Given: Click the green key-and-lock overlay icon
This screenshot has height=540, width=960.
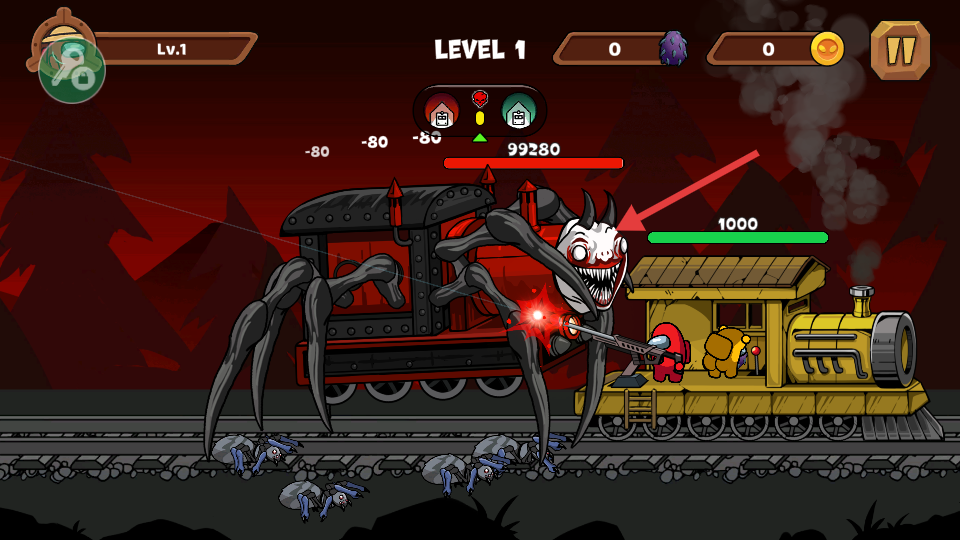Looking at the screenshot, I should pos(72,72).
